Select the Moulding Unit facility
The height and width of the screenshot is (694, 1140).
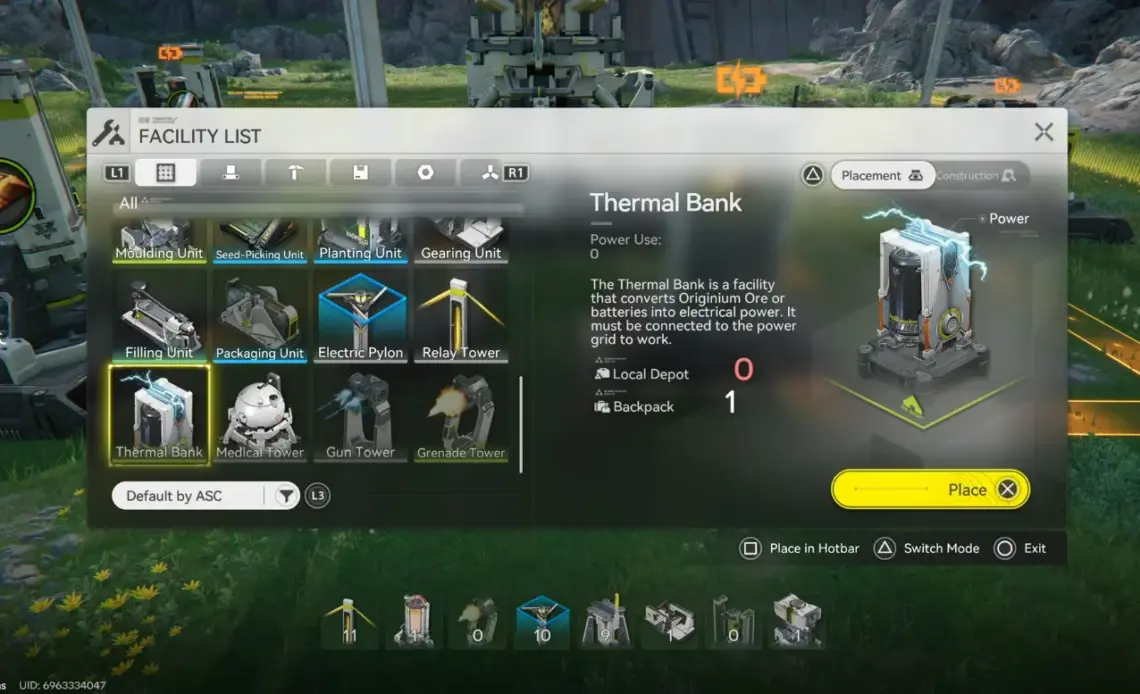tap(159, 241)
